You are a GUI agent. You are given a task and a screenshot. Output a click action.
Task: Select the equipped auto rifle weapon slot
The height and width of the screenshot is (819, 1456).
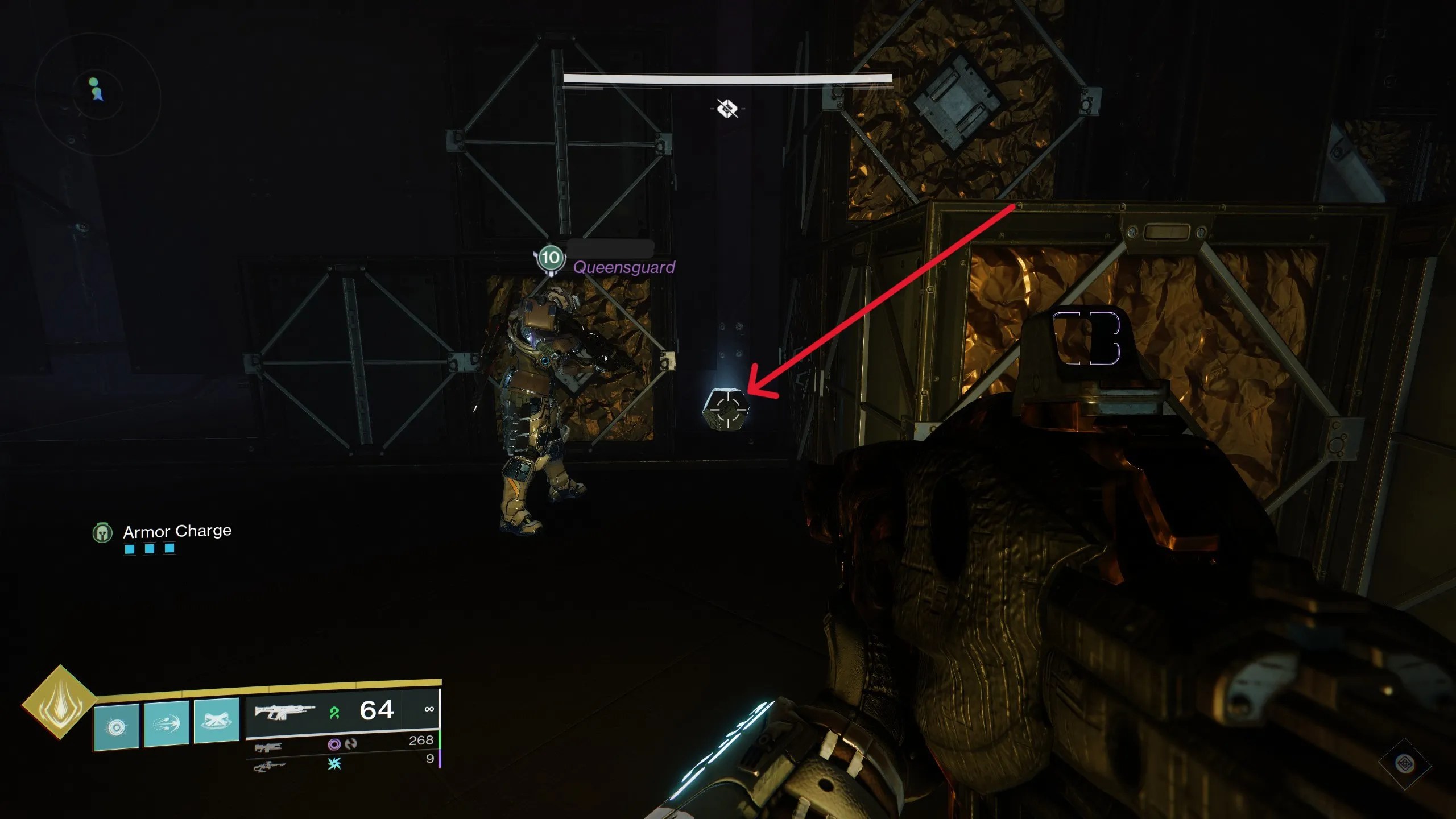(x=284, y=711)
